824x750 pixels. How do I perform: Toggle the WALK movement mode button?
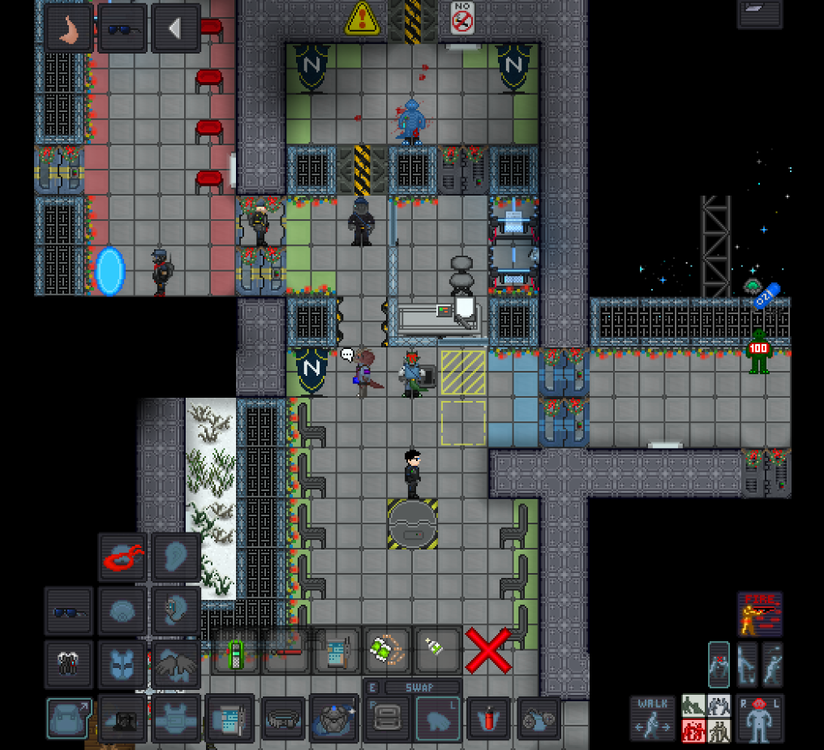(652, 718)
